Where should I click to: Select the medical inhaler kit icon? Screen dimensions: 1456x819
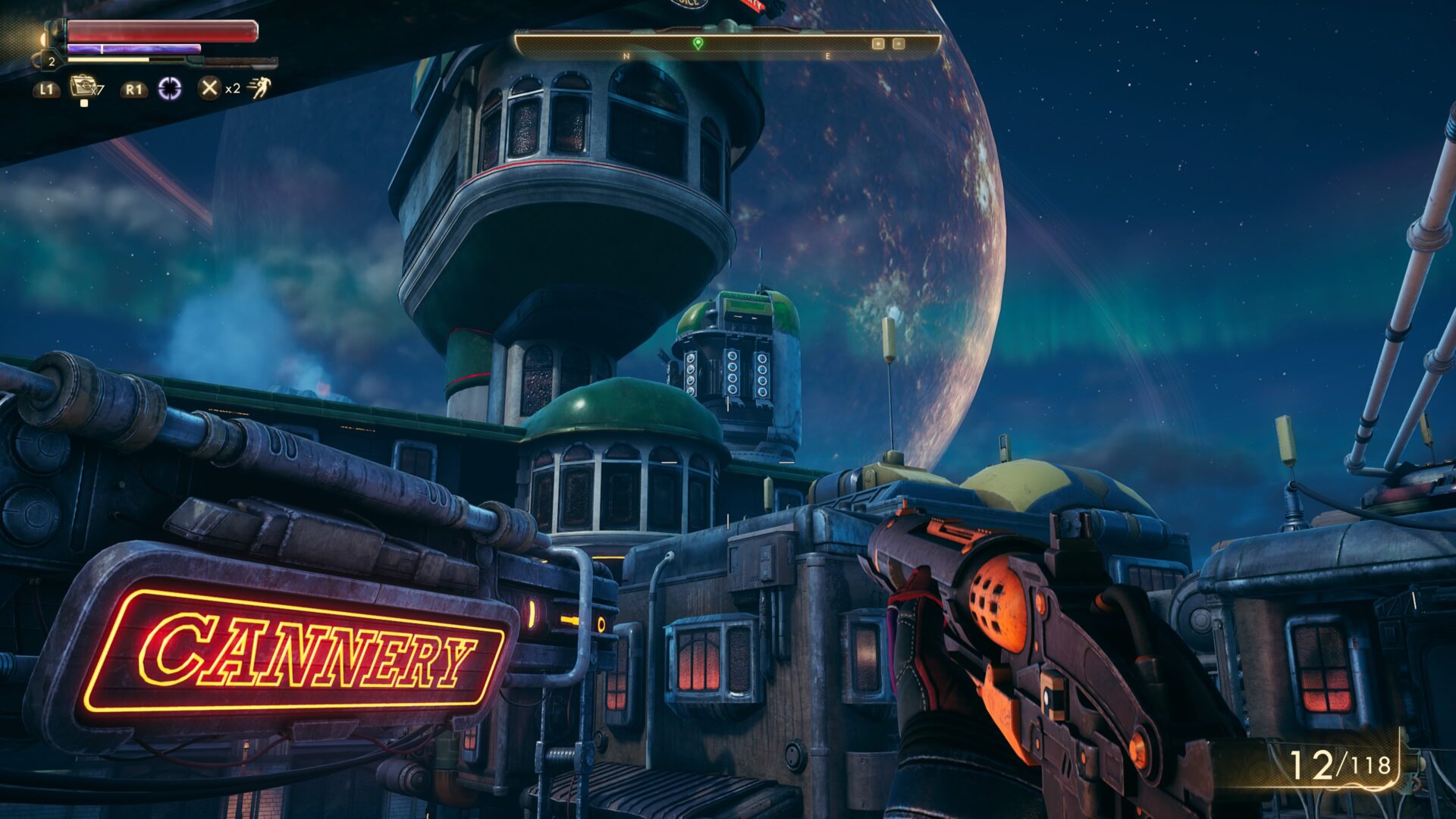click(x=82, y=86)
